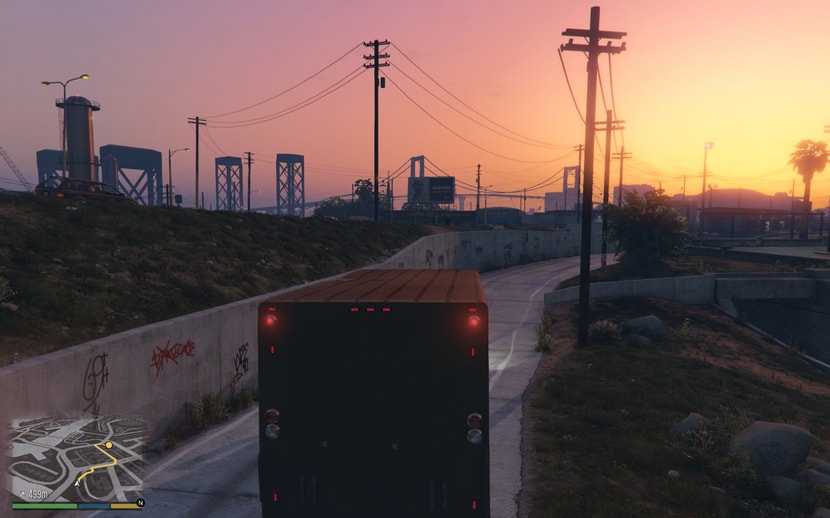Click the North compass indicator on minimap
This screenshot has width=830, height=518.
tap(140, 503)
